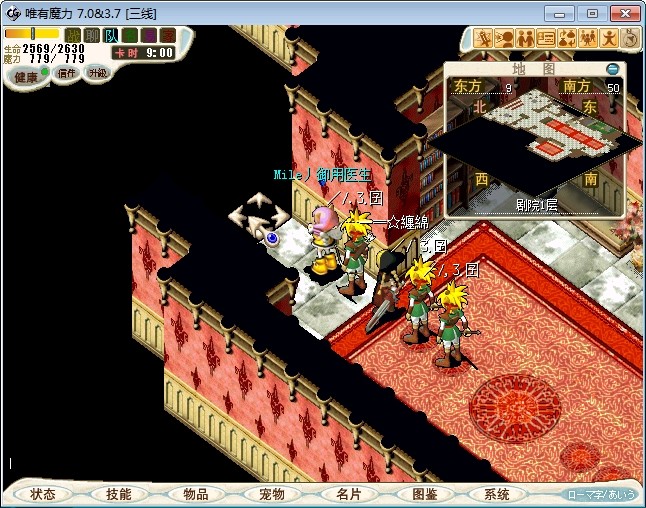Open the 物品 items menu
646x508 pixels.
pos(195,494)
